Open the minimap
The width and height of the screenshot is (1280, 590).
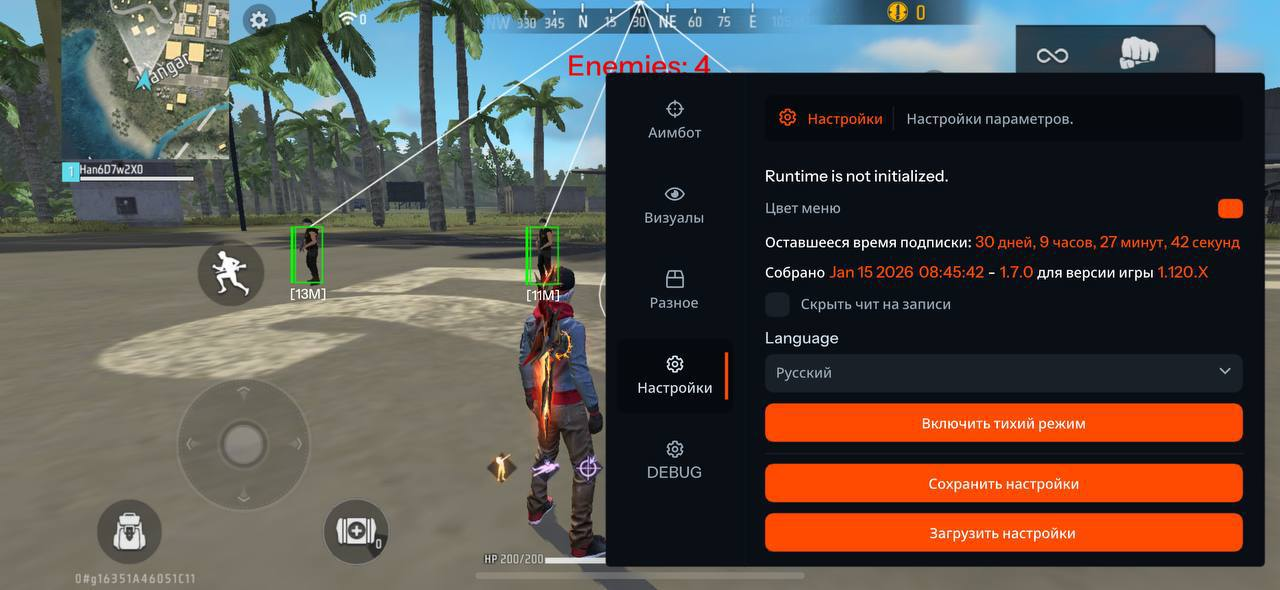pyautogui.click(x=145, y=78)
